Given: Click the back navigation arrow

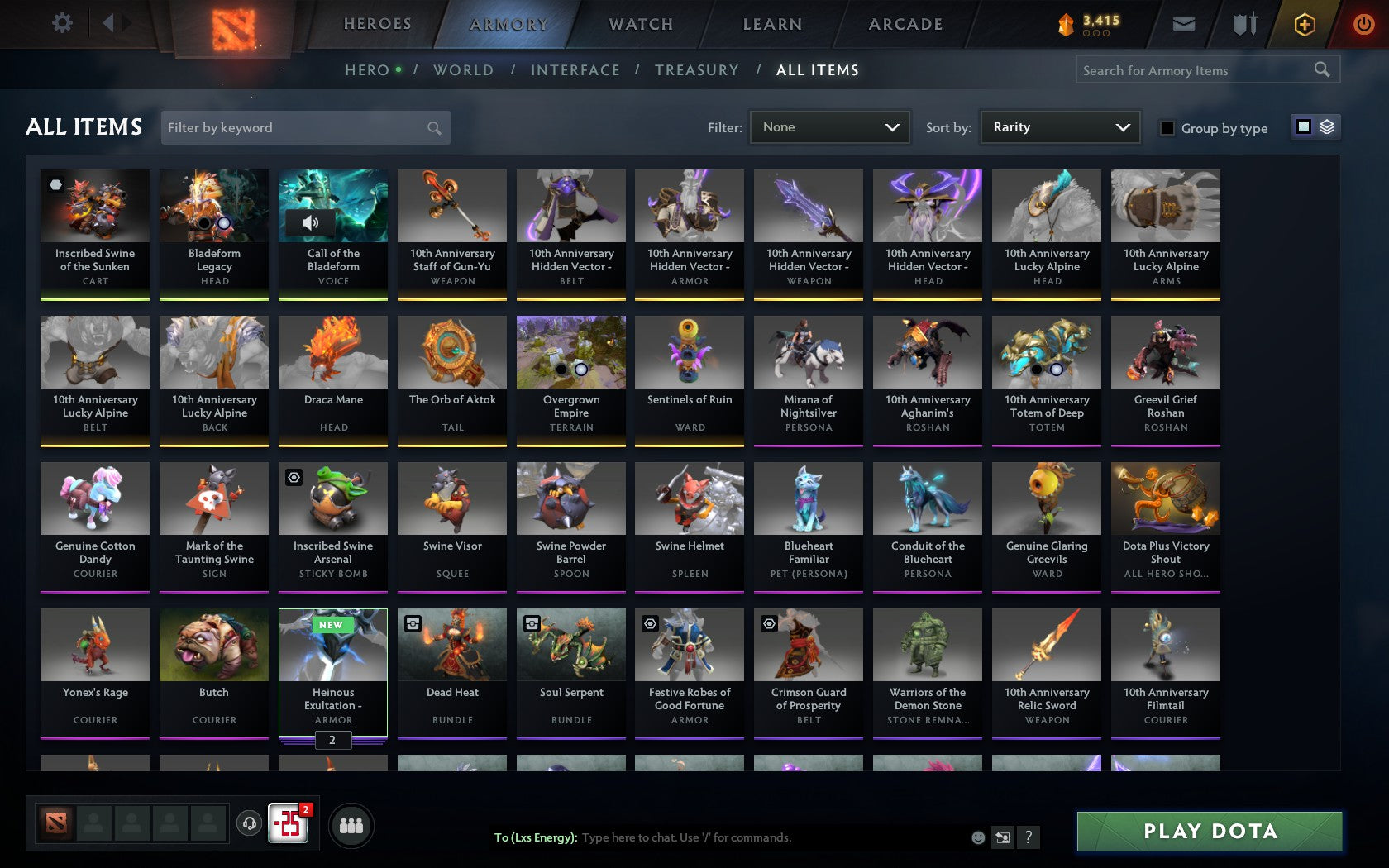Looking at the screenshot, I should click(110, 22).
